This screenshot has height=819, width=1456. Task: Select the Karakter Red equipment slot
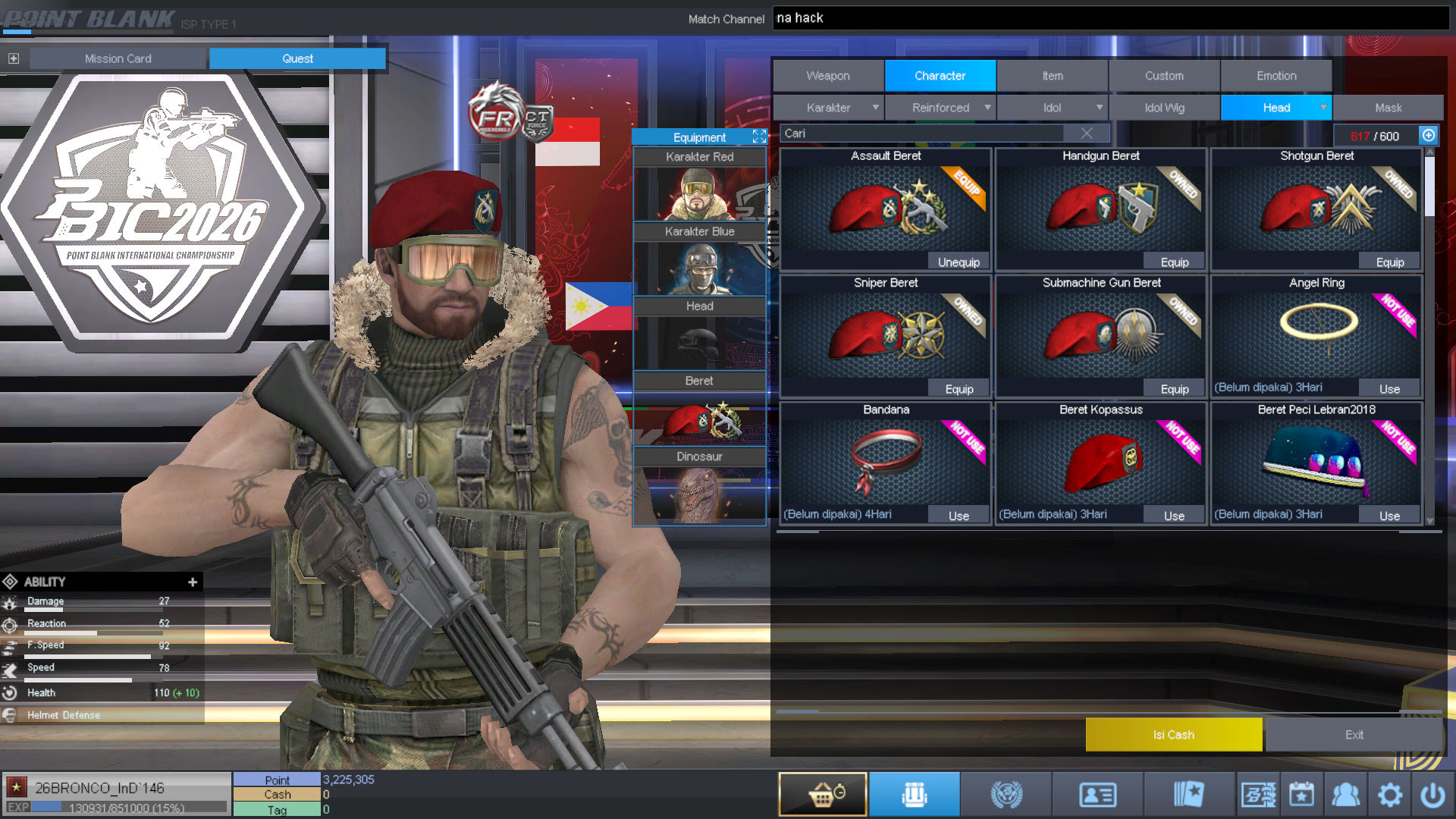[x=699, y=185]
